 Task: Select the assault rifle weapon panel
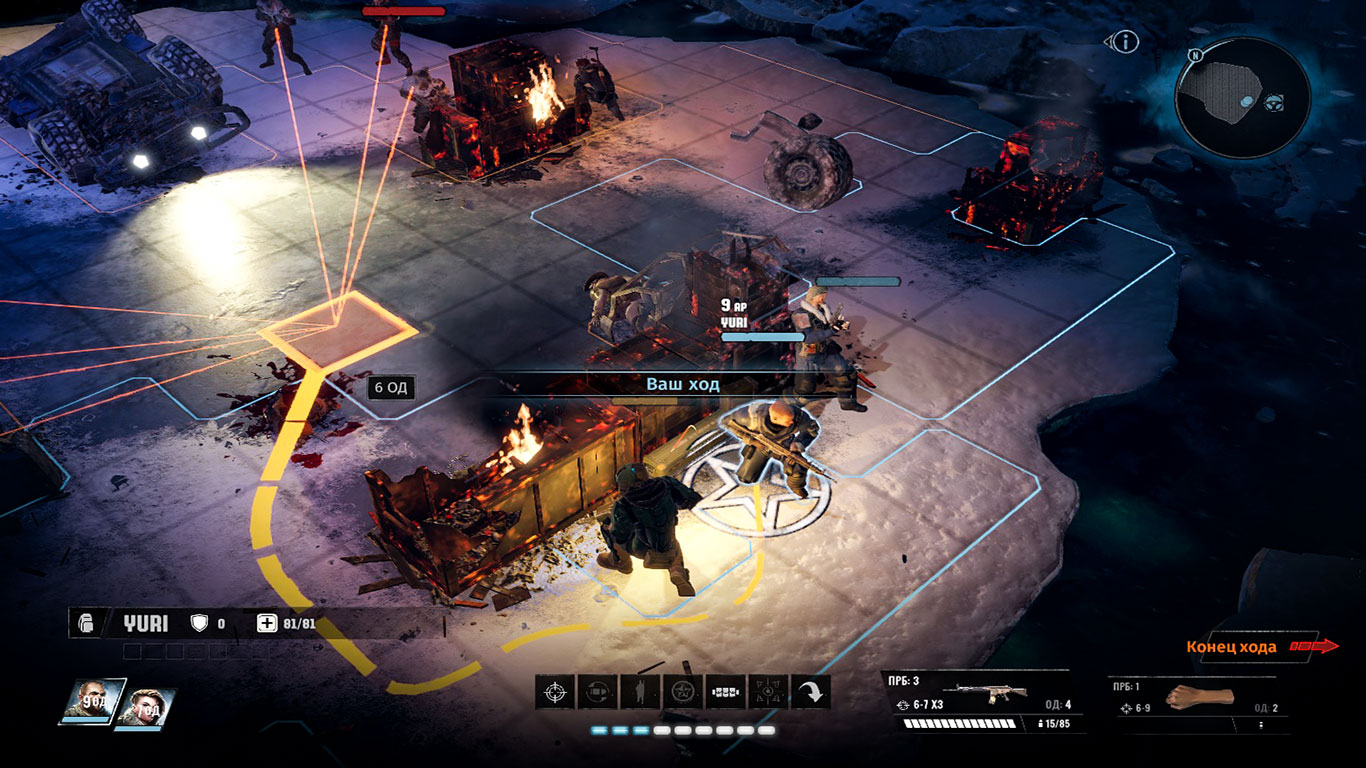pos(982,702)
